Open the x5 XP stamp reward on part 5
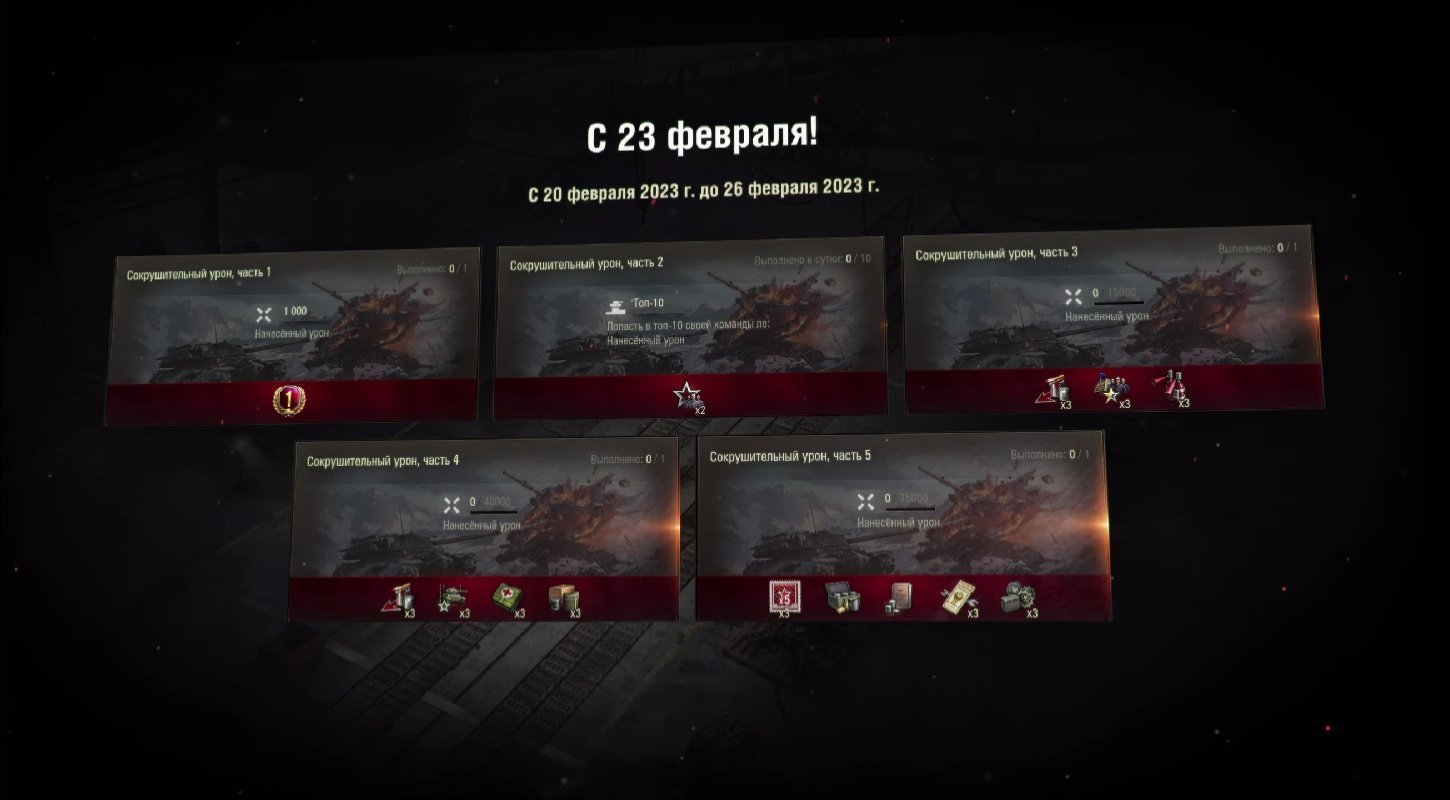 point(783,596)
